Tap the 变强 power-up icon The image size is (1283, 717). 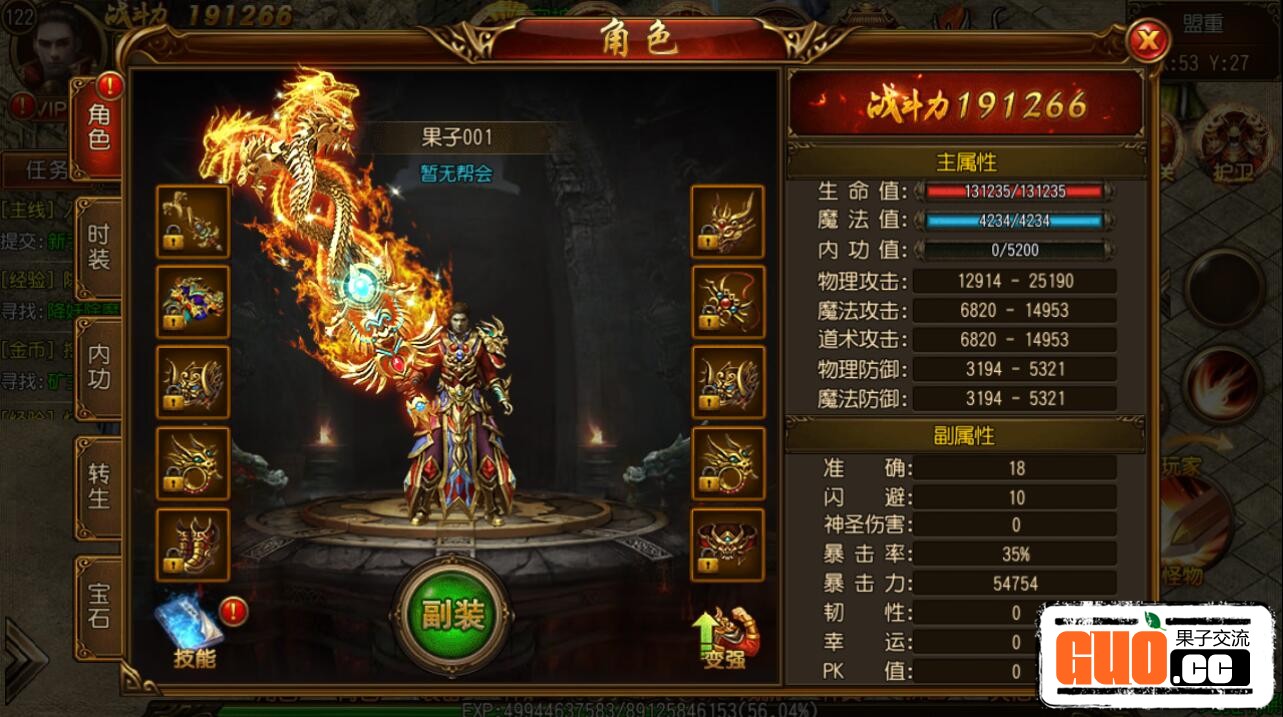point(726,636)
